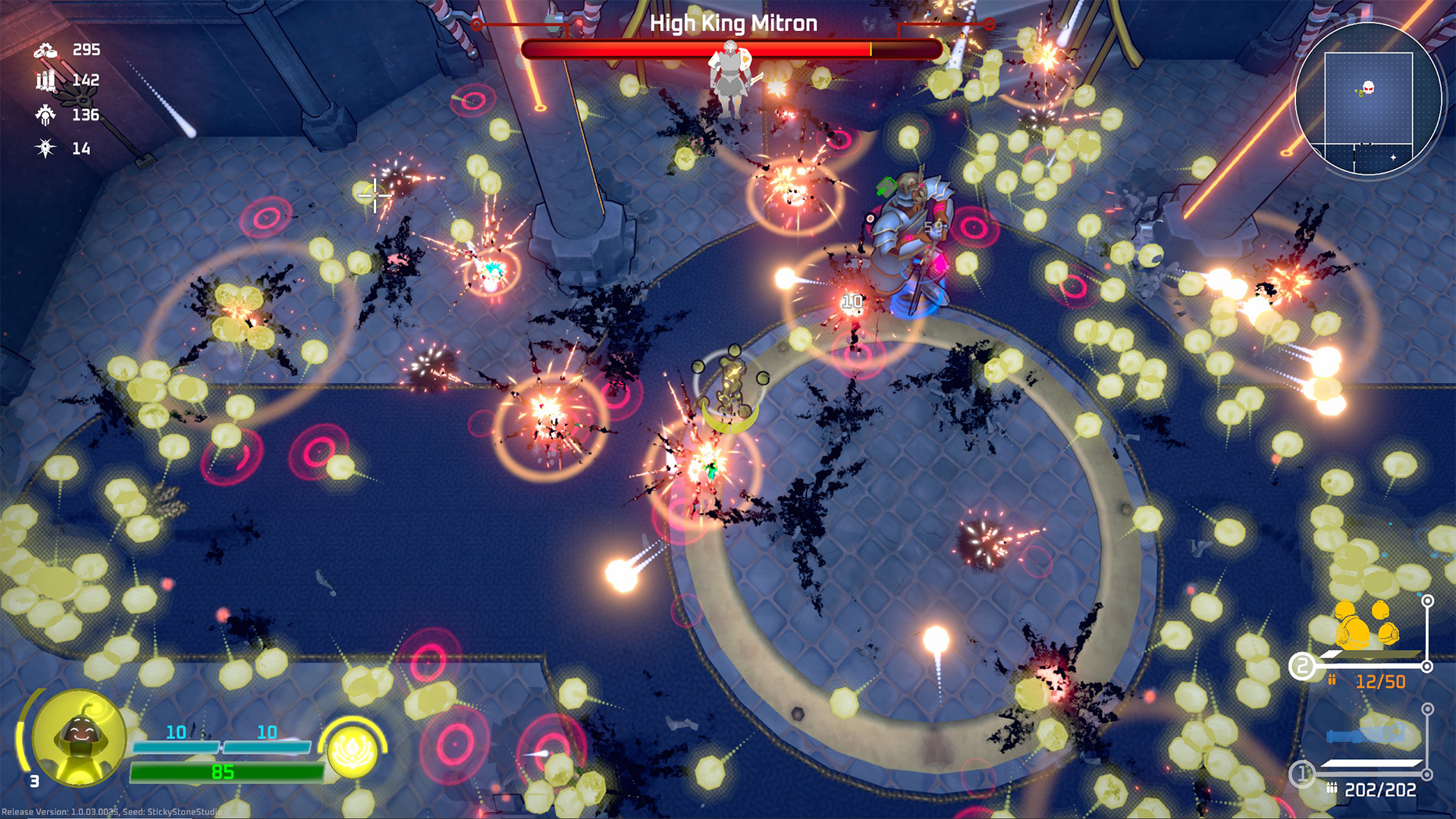Select the scrap resource icon showing 295
This screenshot has width=1456, height=819.
point(44,50)
